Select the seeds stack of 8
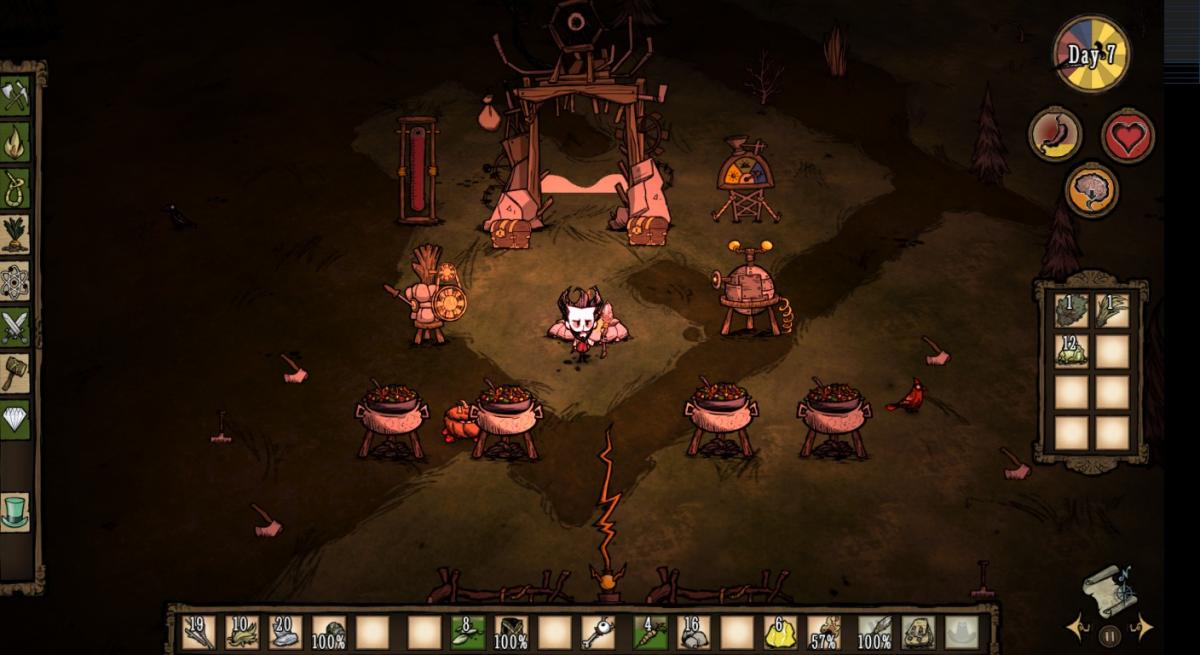This screenshot has width=1200, height=655. click(x=467, y=632)
